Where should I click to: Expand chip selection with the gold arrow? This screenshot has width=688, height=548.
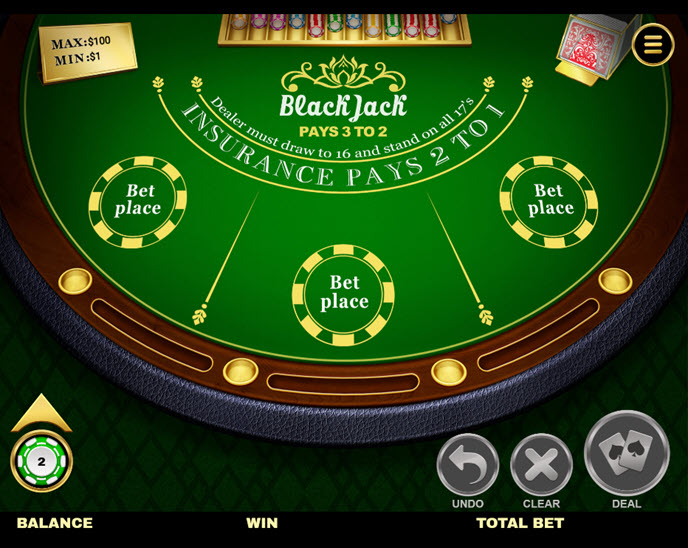tap(41, 412)
